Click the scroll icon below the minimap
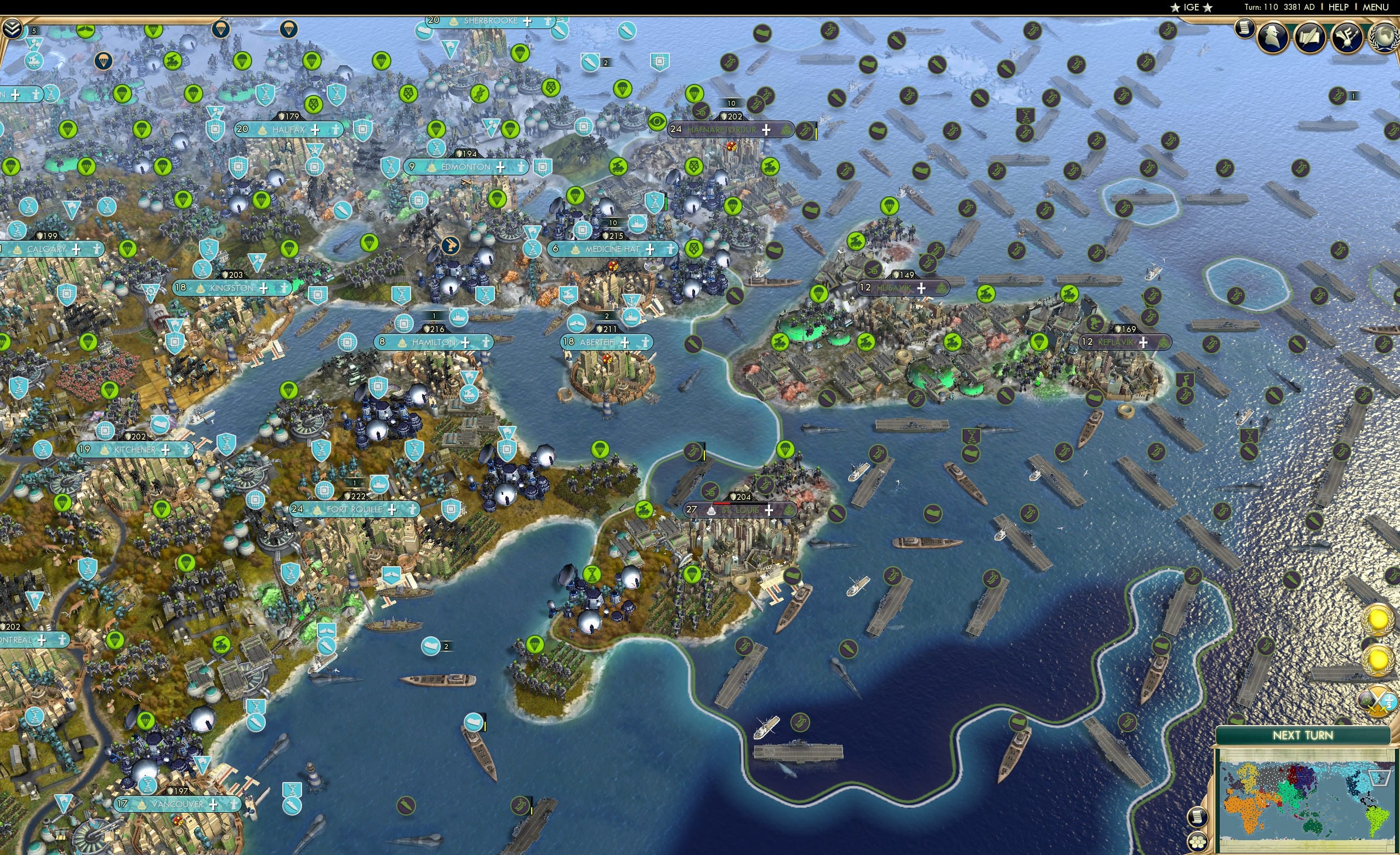Viewport: 1400px width, 855px height. point(1198,818)
